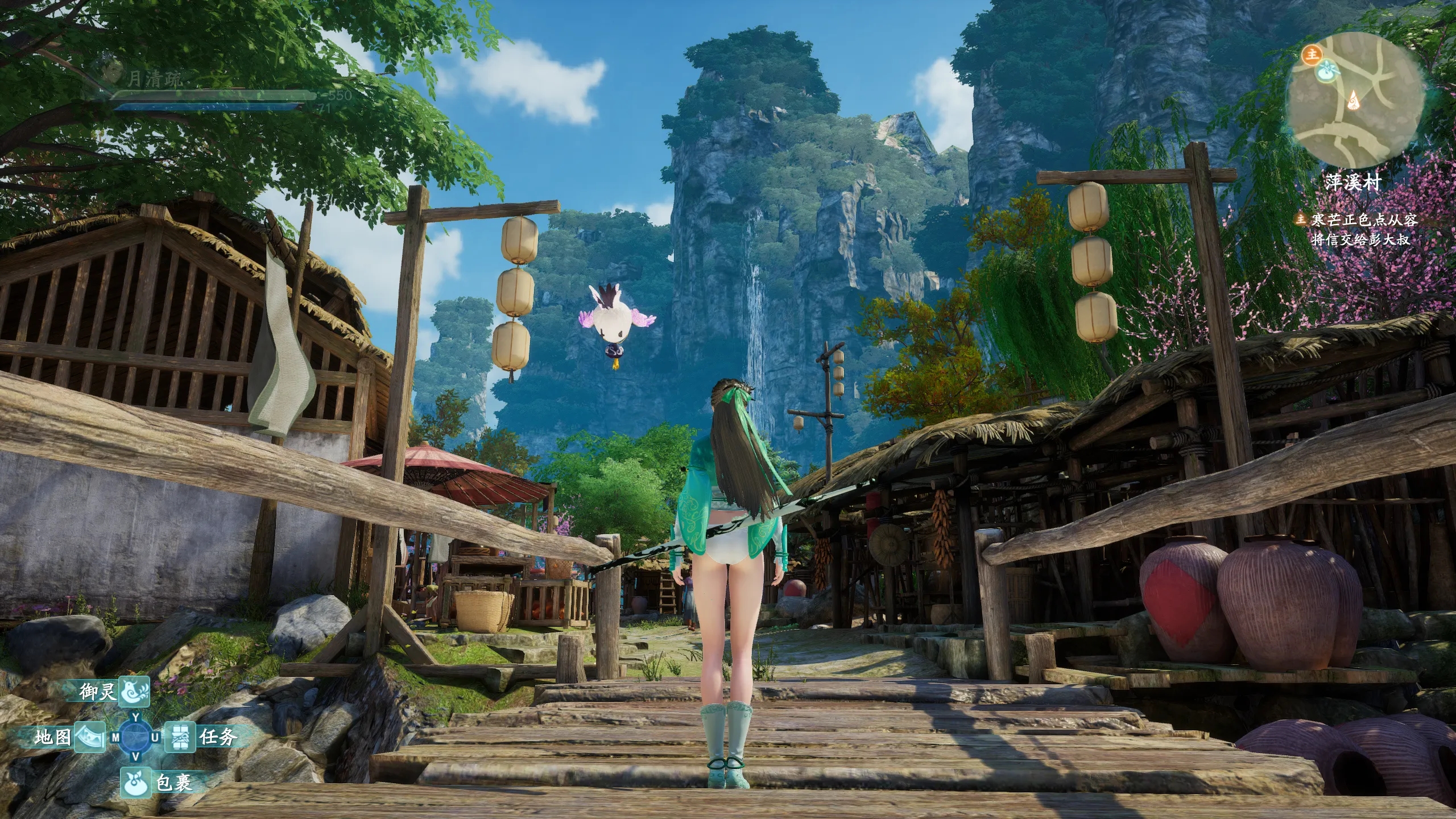Open the 地图 map icon

pos(90,737)
